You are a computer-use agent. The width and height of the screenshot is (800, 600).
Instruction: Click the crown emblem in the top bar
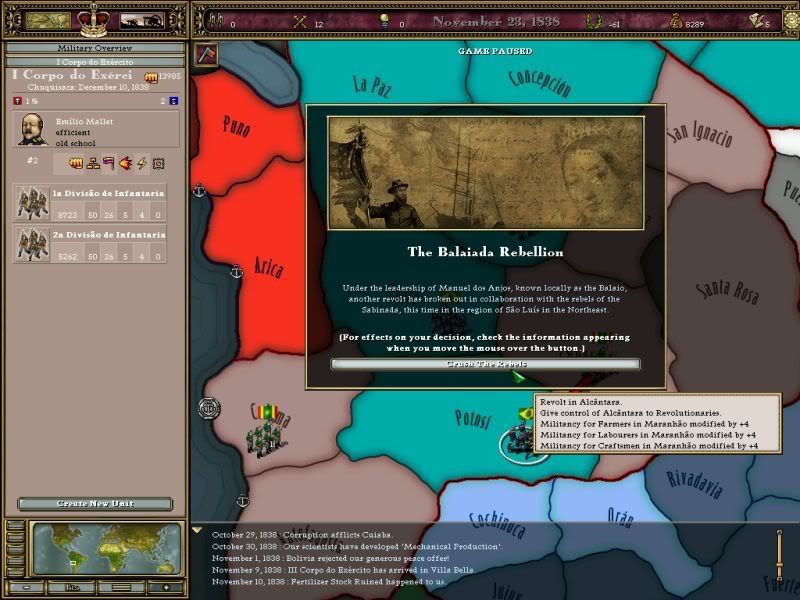click(95, 18)
